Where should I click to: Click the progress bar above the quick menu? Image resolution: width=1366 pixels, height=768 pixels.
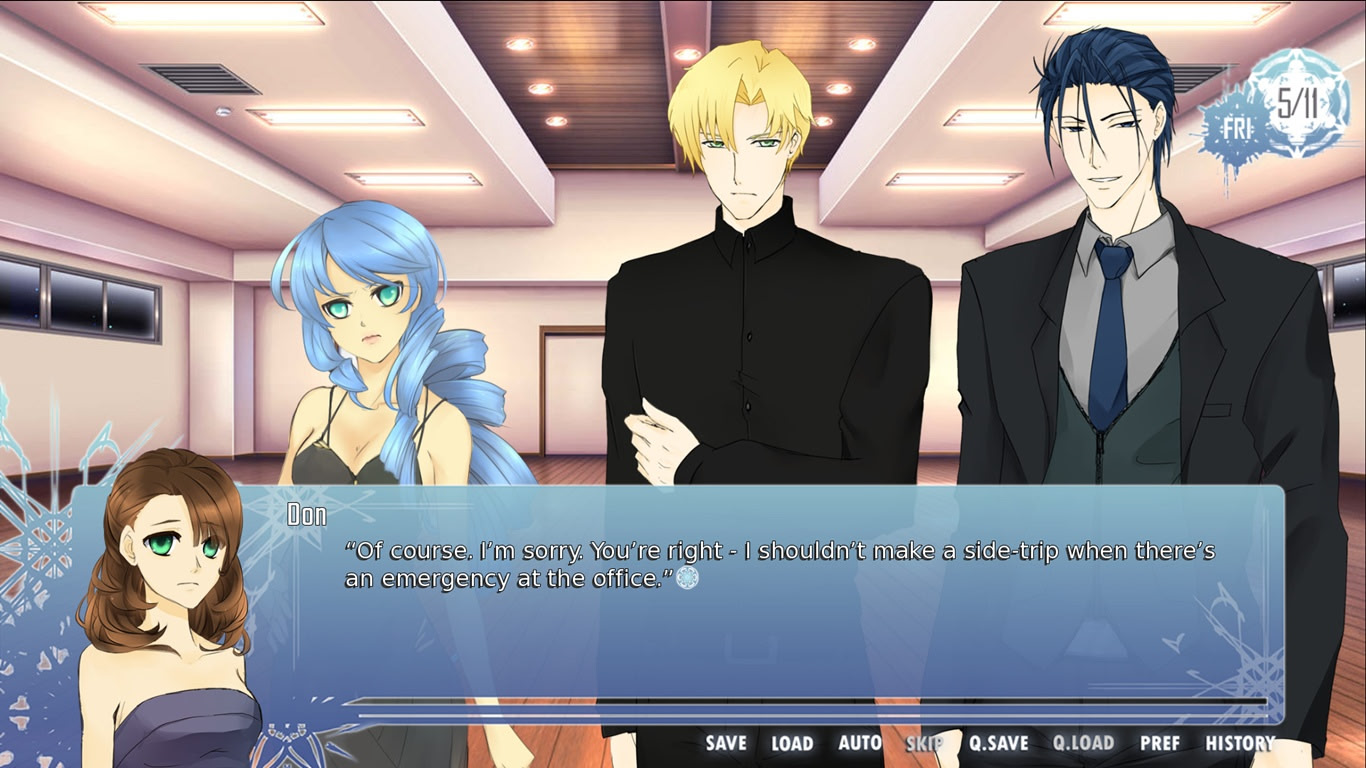coord(800,706)
